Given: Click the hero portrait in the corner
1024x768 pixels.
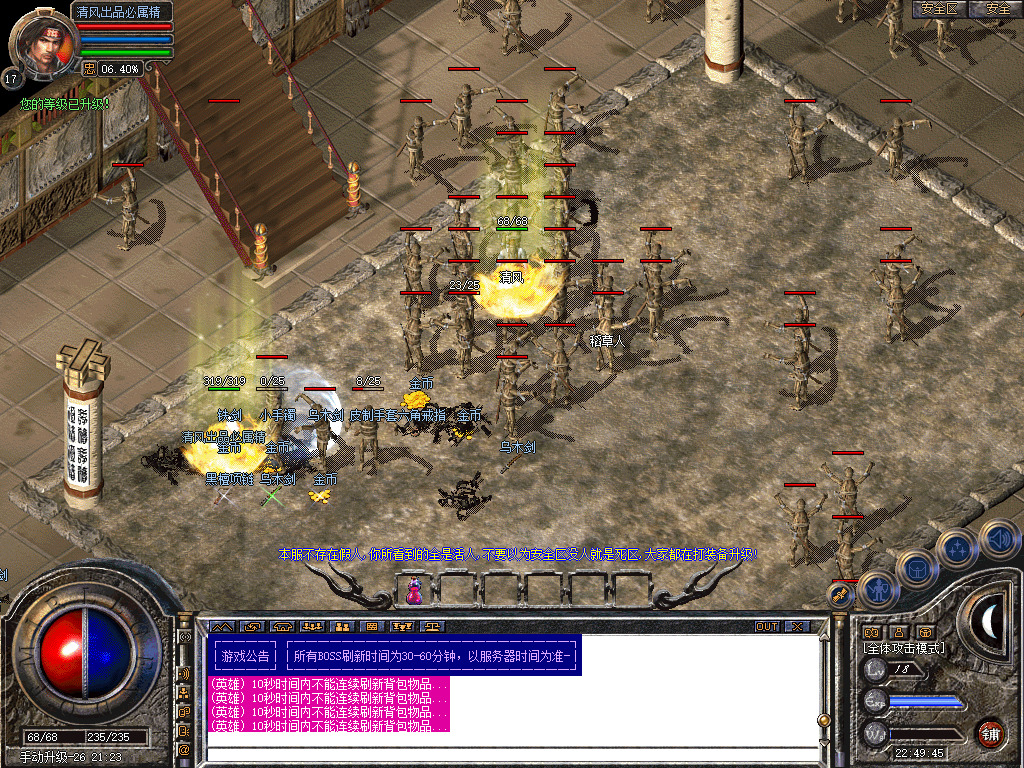Looking at the screenshot, I should [38, 42].
